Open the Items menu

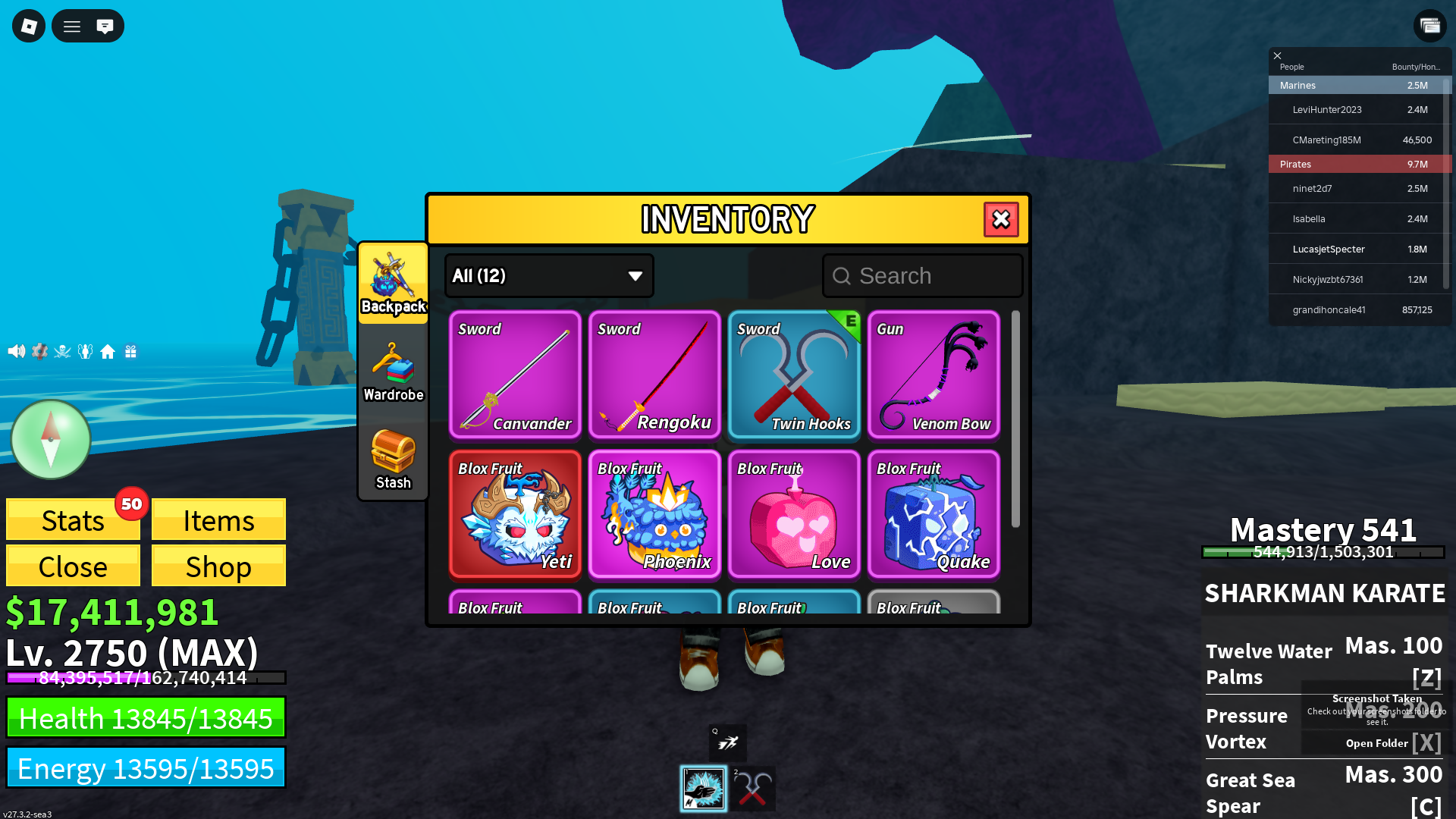pyautogui.click(x=218, y=520)
